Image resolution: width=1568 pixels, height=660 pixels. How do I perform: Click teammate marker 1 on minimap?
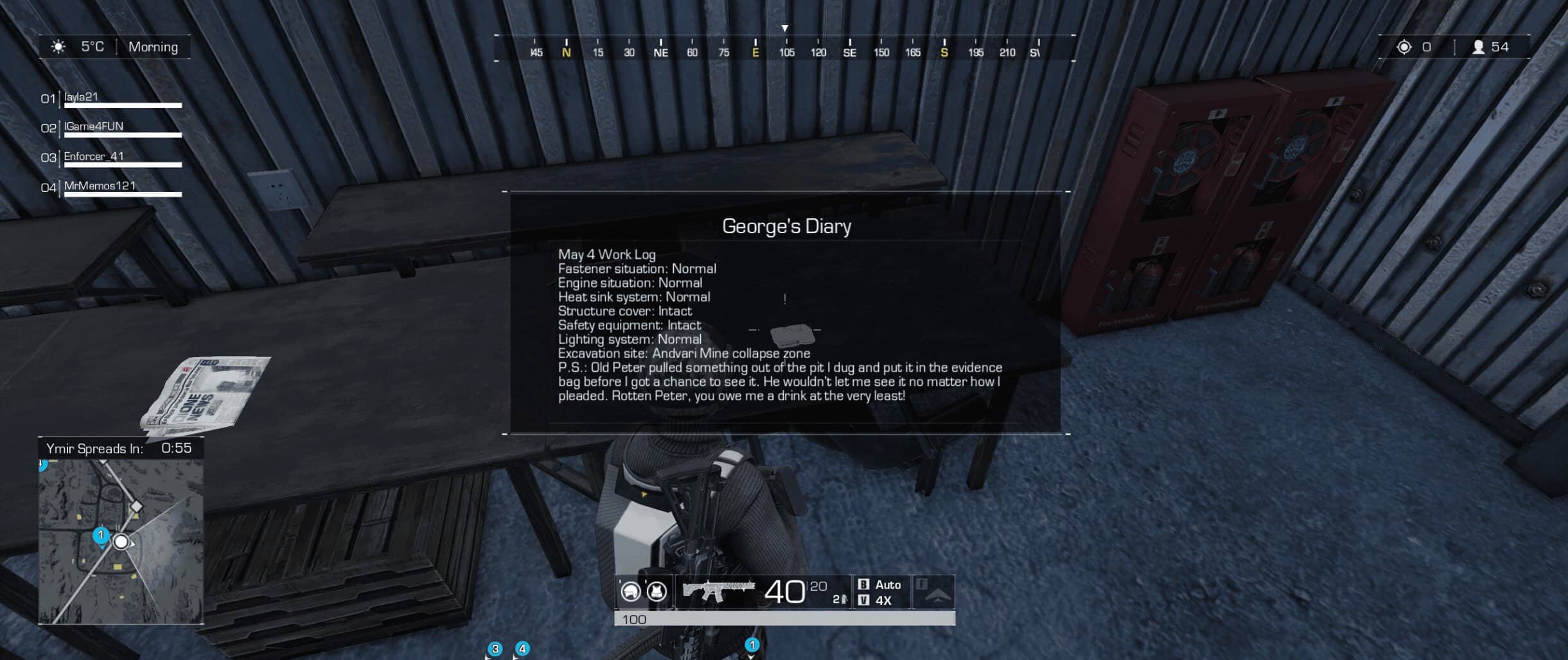click(101, 534)
